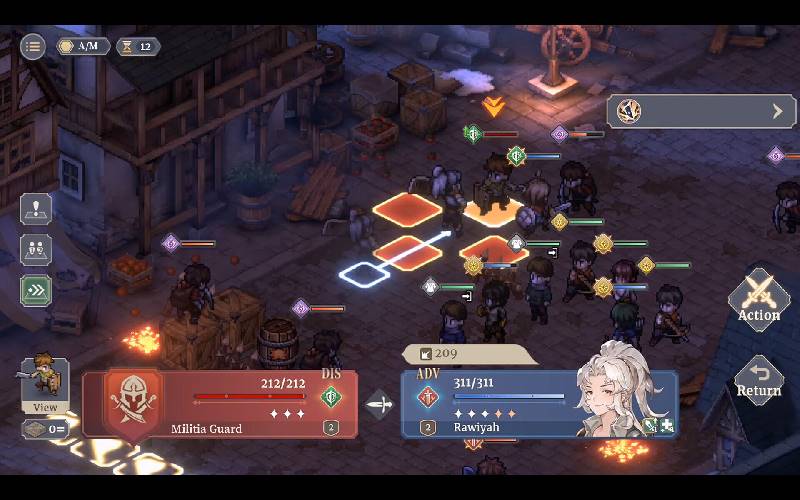The height and width of the screenshot is (500, 800).
Task: Toggle the A/M auto-manual mode
Action: pyautogui.click(x=82, y=46)
